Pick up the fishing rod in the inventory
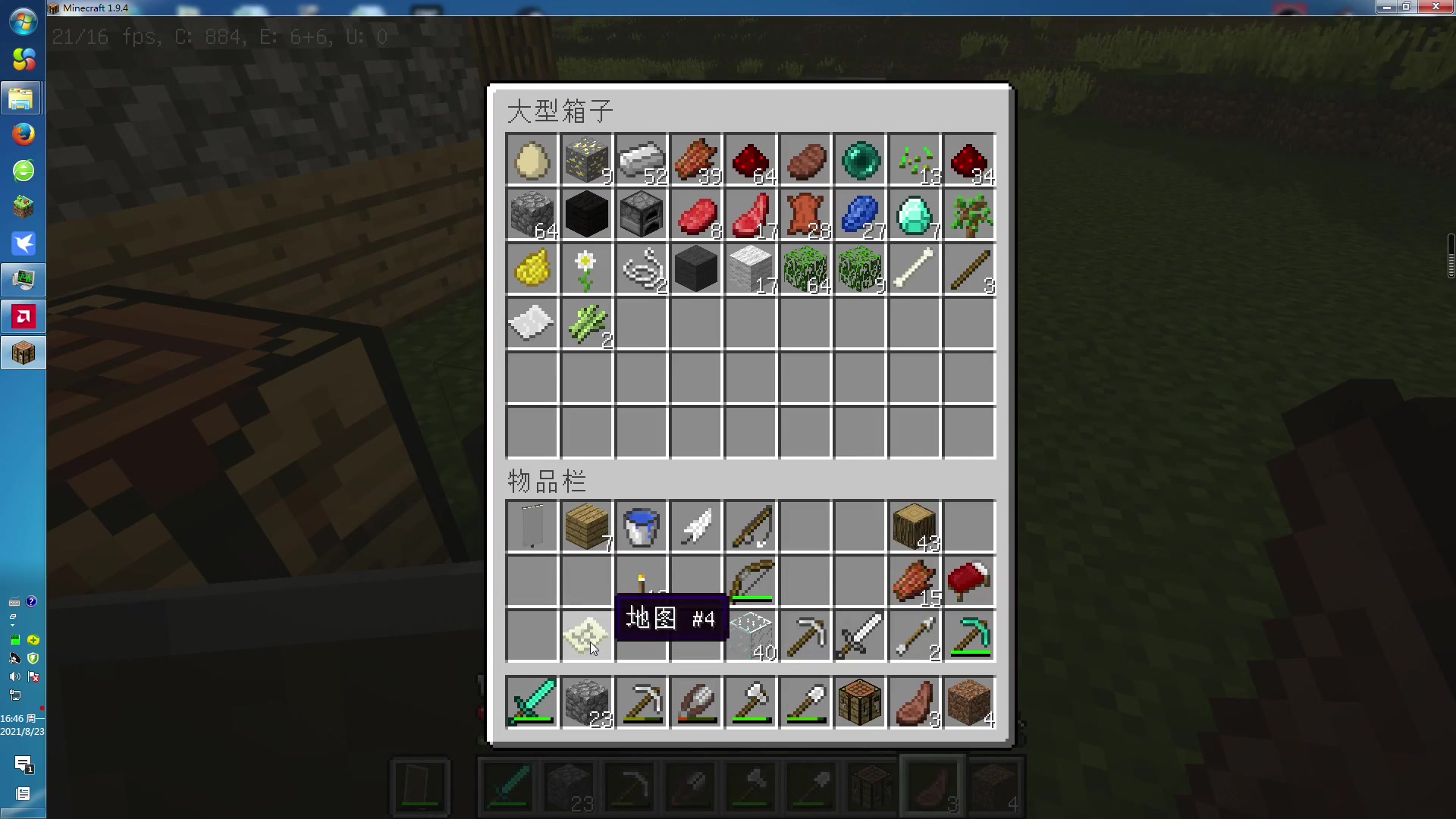The image size is (1456, 819). (x=750, y=526)
